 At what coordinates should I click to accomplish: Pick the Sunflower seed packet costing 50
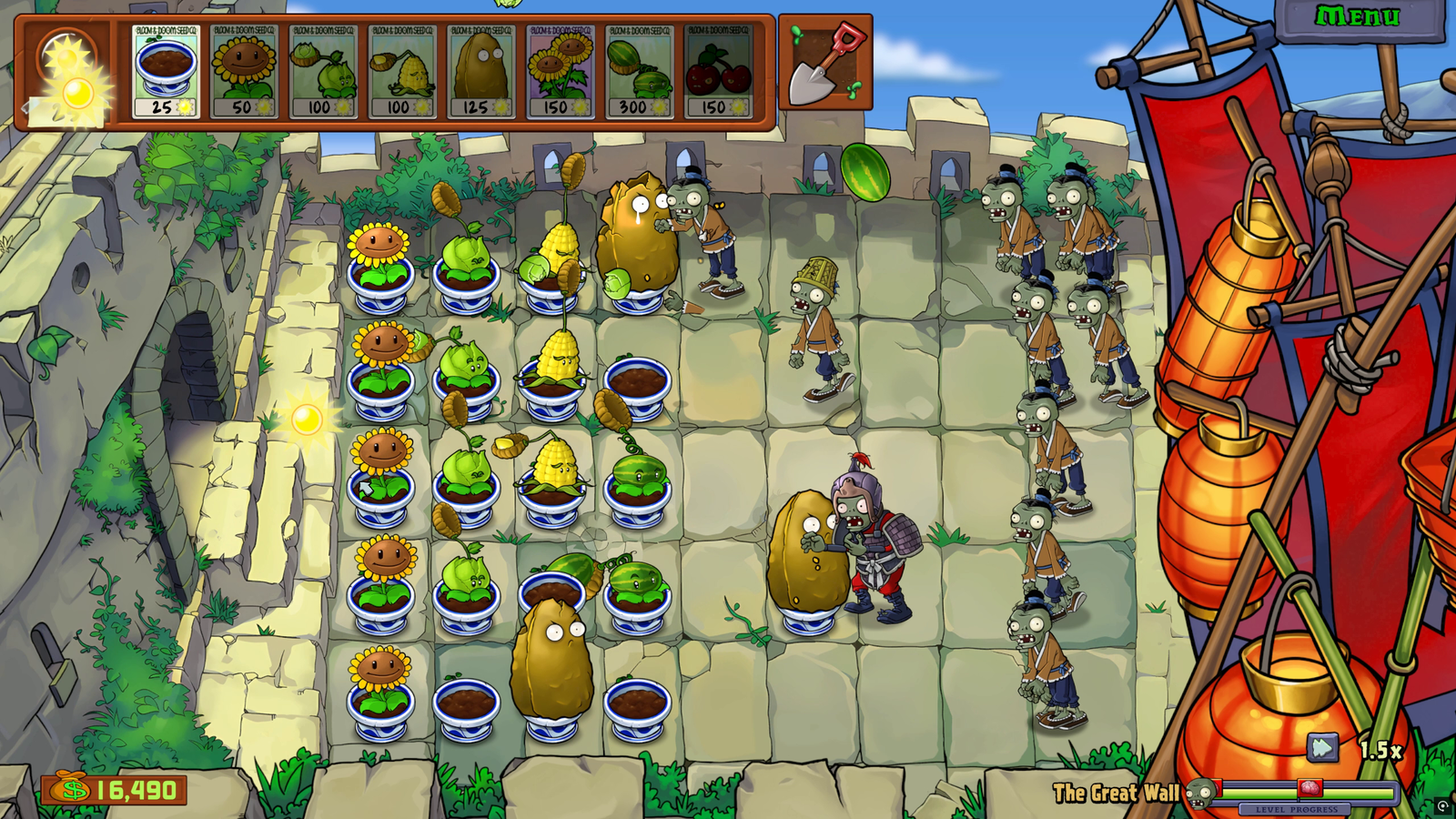[243, 71]
